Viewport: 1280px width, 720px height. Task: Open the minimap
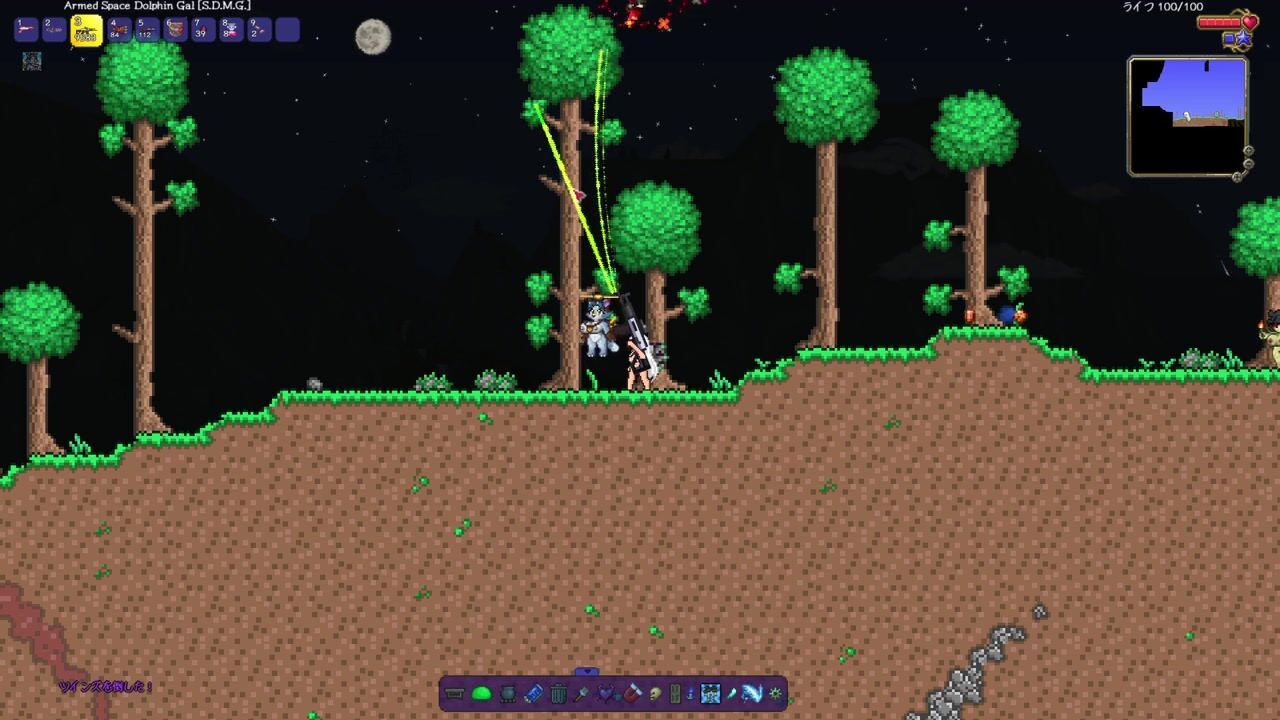pyautogui.click(x=1187, y=116)
